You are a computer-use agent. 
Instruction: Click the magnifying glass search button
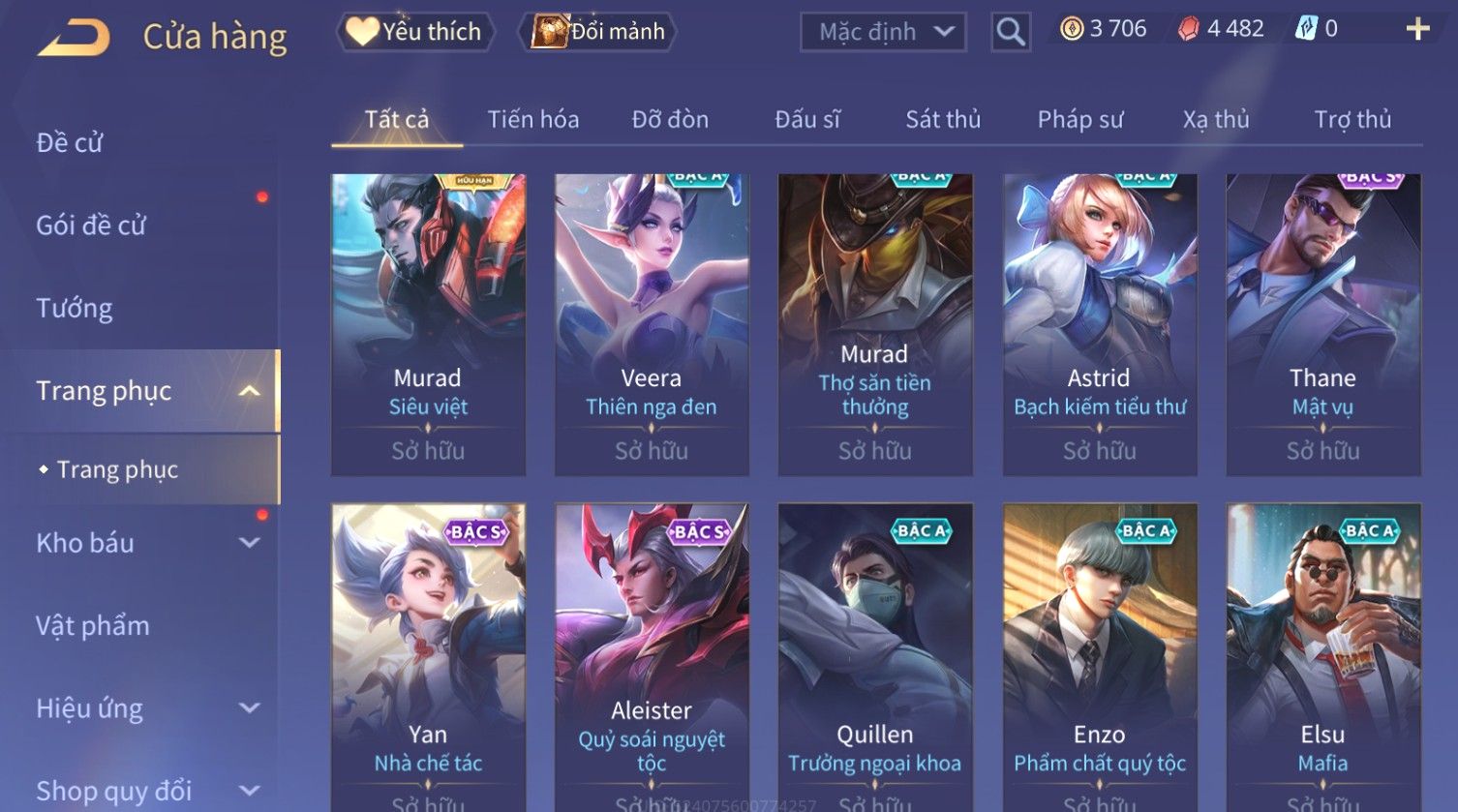coord(1010,32)
